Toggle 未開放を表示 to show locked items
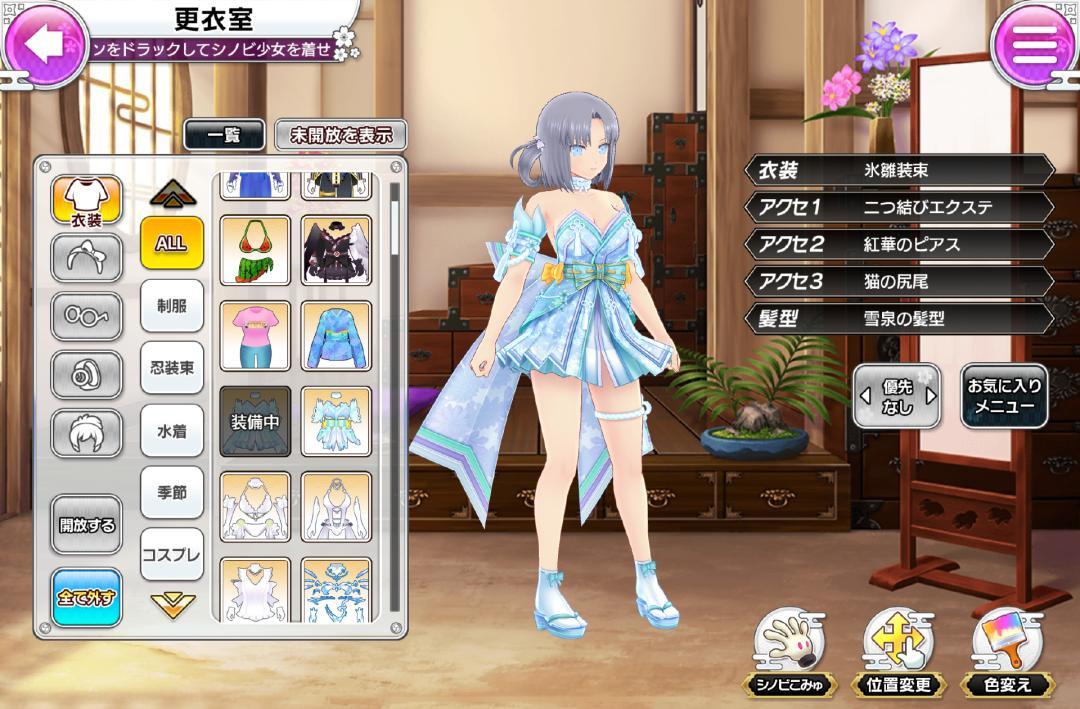The height and width of the screenshot is (709, 1080). pyautogui.click(x=341, y=135)
